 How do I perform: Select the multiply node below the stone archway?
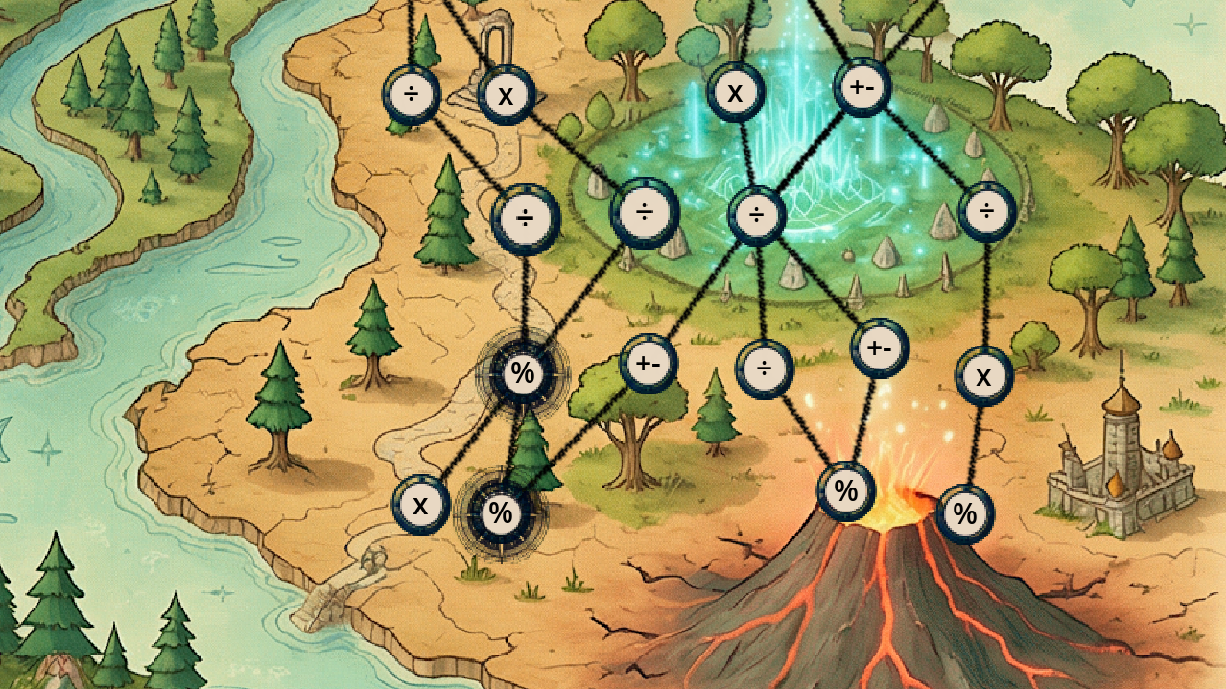pyautogui.click(x=506, y=96)
